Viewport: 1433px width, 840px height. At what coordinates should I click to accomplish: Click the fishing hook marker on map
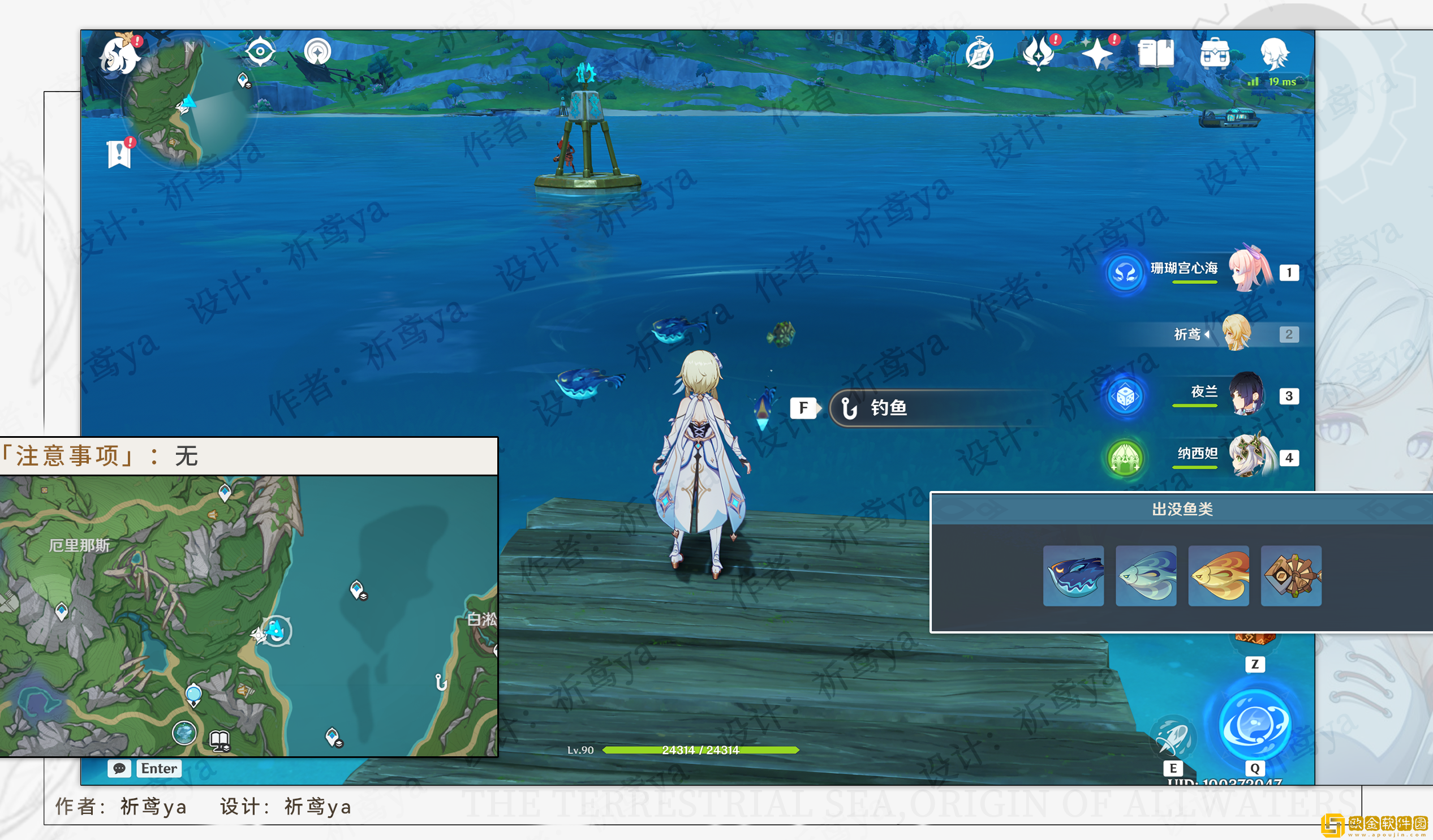(441, 682)
